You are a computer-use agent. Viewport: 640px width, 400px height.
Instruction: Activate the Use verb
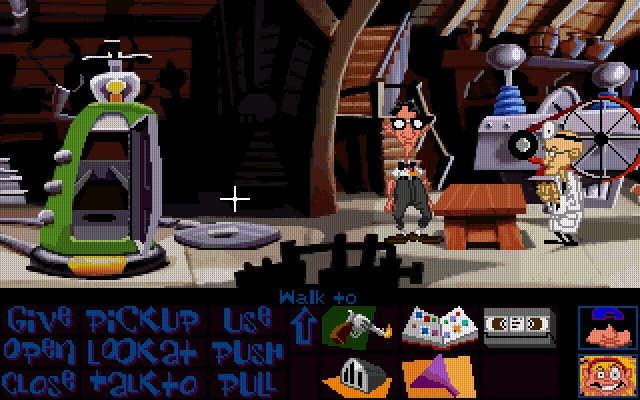[246, 321]
